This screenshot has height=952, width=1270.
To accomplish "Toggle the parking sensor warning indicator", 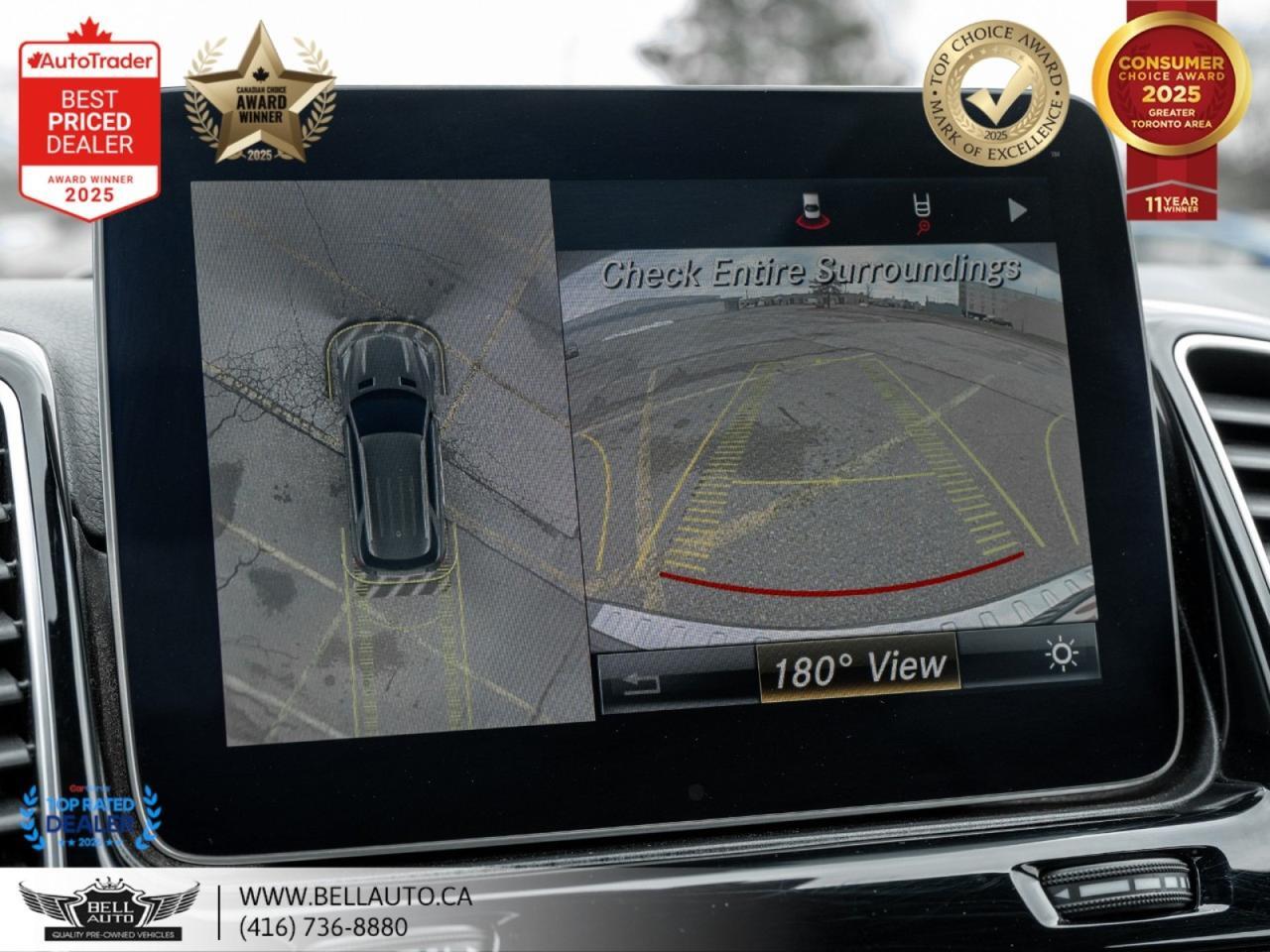I will tap(814, 203).
